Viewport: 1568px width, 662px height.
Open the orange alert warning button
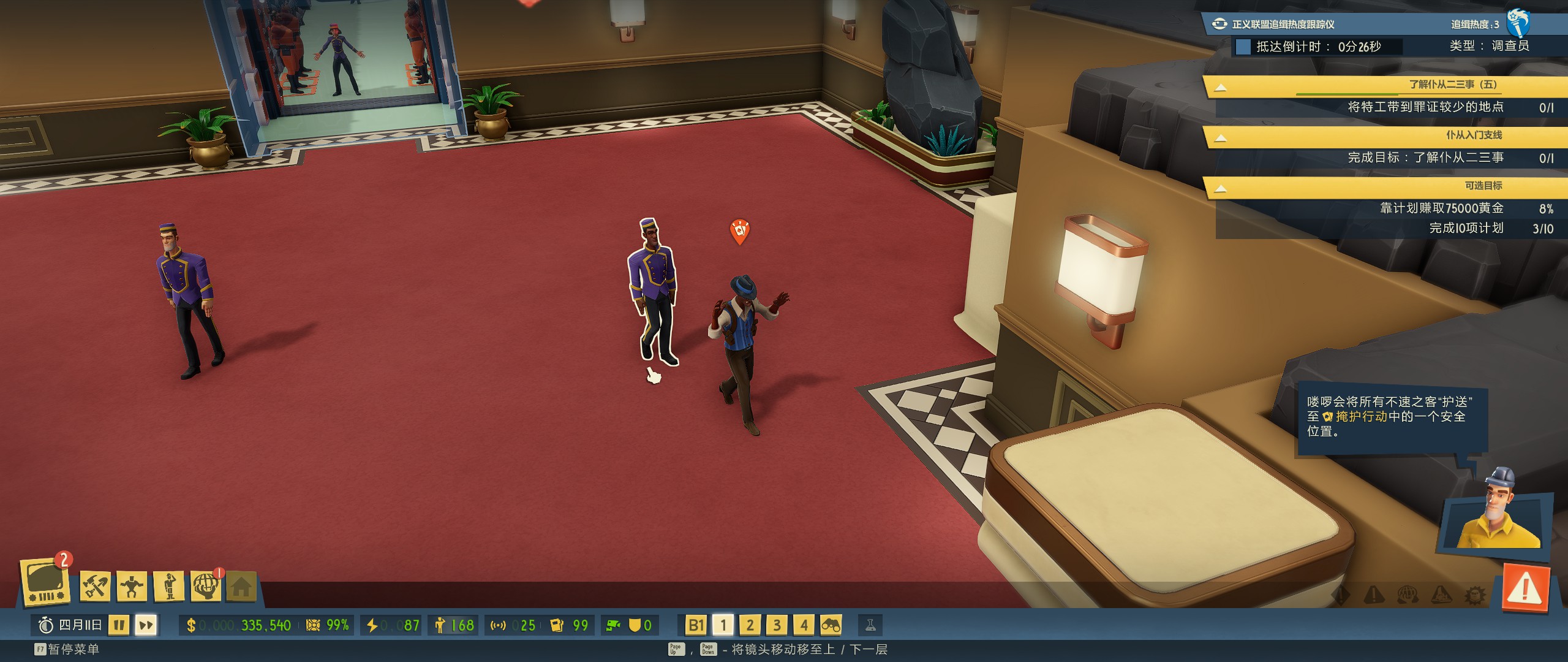[x=1525, y=590]
